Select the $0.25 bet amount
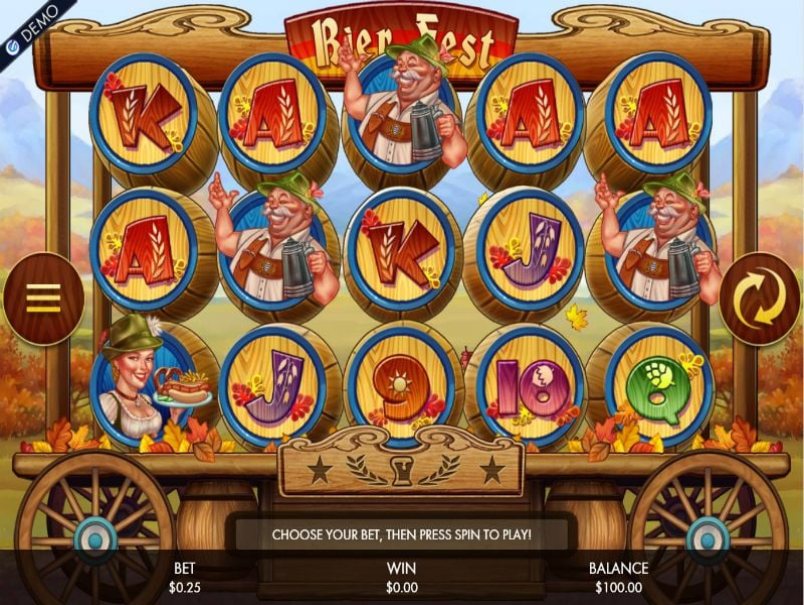The image size is (804, 605). coord(185,587)
